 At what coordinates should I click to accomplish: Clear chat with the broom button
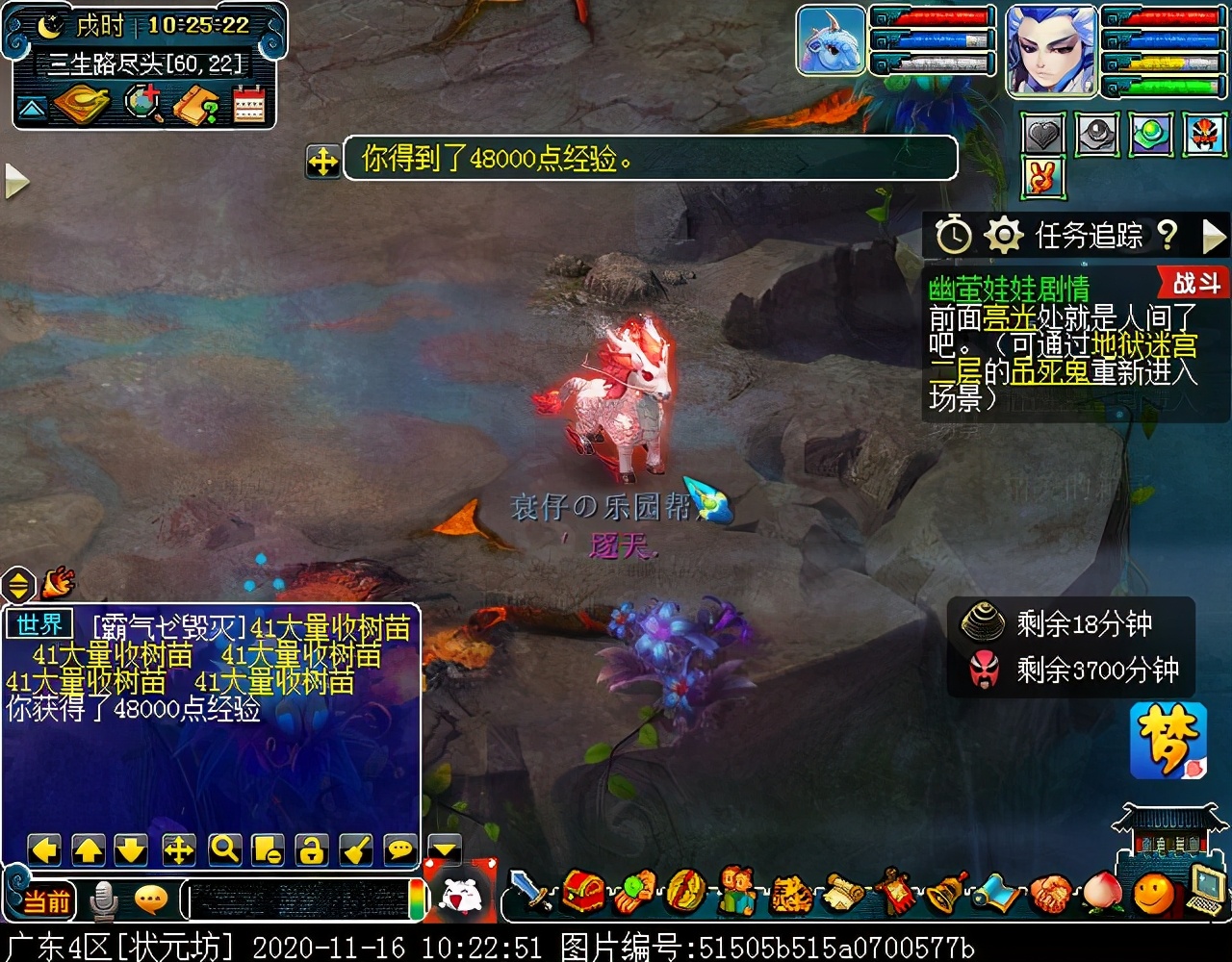pyautogui.click(x=355, y=849)
